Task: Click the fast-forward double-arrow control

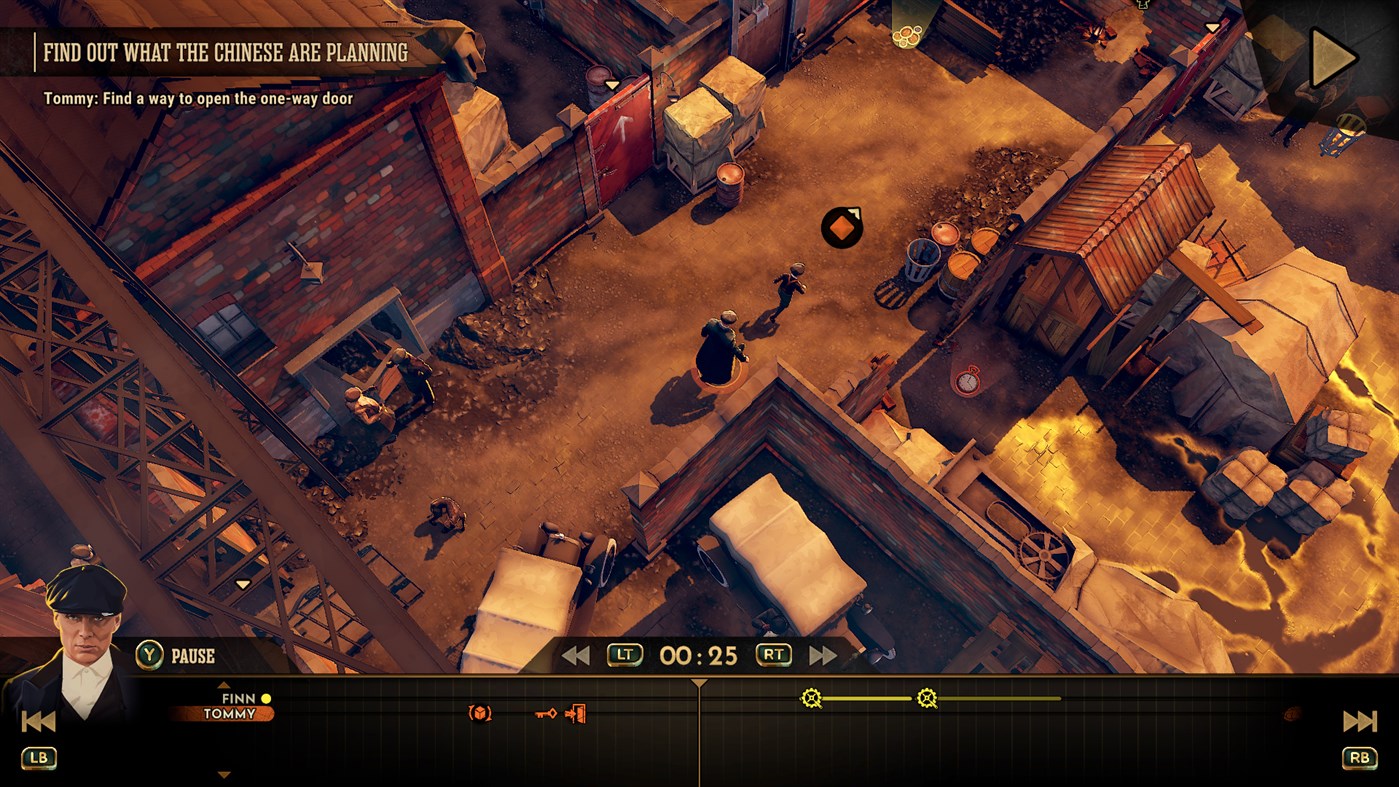Action: [820, 656]
